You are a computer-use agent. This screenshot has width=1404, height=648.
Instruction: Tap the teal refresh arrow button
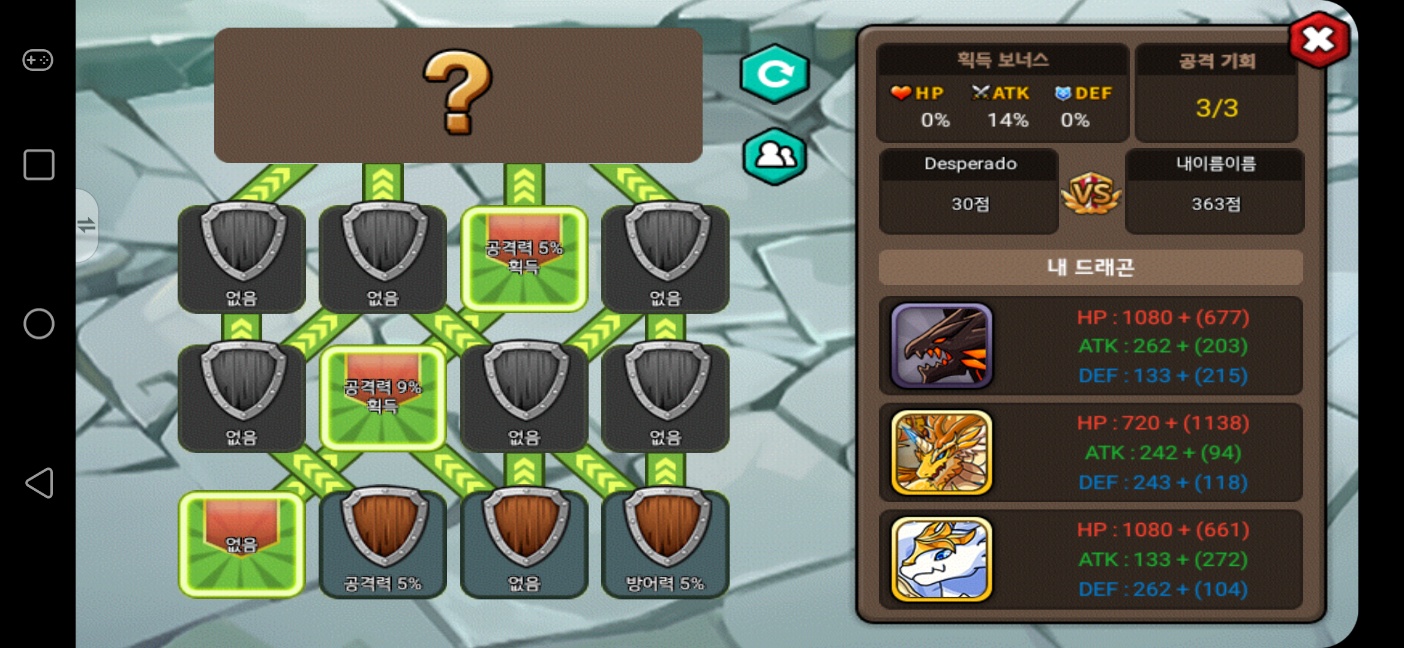pyautogui.click(x=774, y=73)
